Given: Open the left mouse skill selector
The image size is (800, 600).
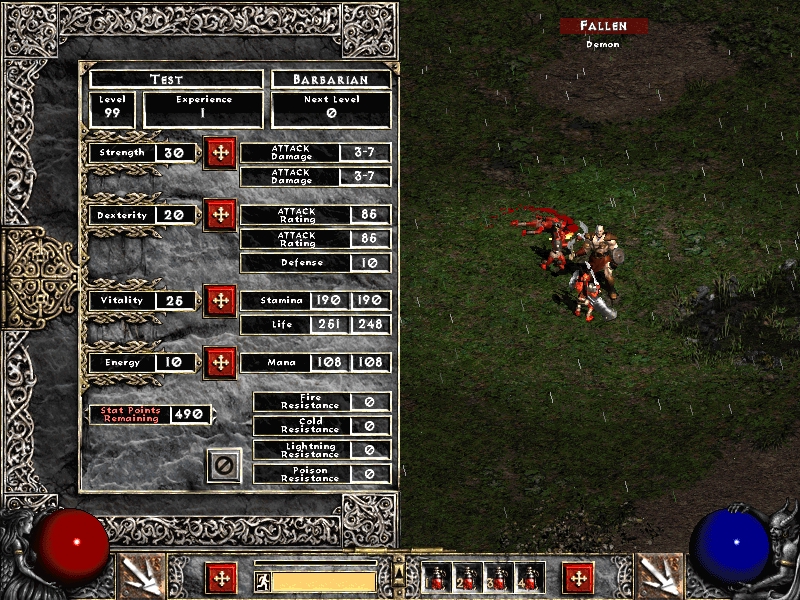Looking at the screenshot, I should pos(139,575).
